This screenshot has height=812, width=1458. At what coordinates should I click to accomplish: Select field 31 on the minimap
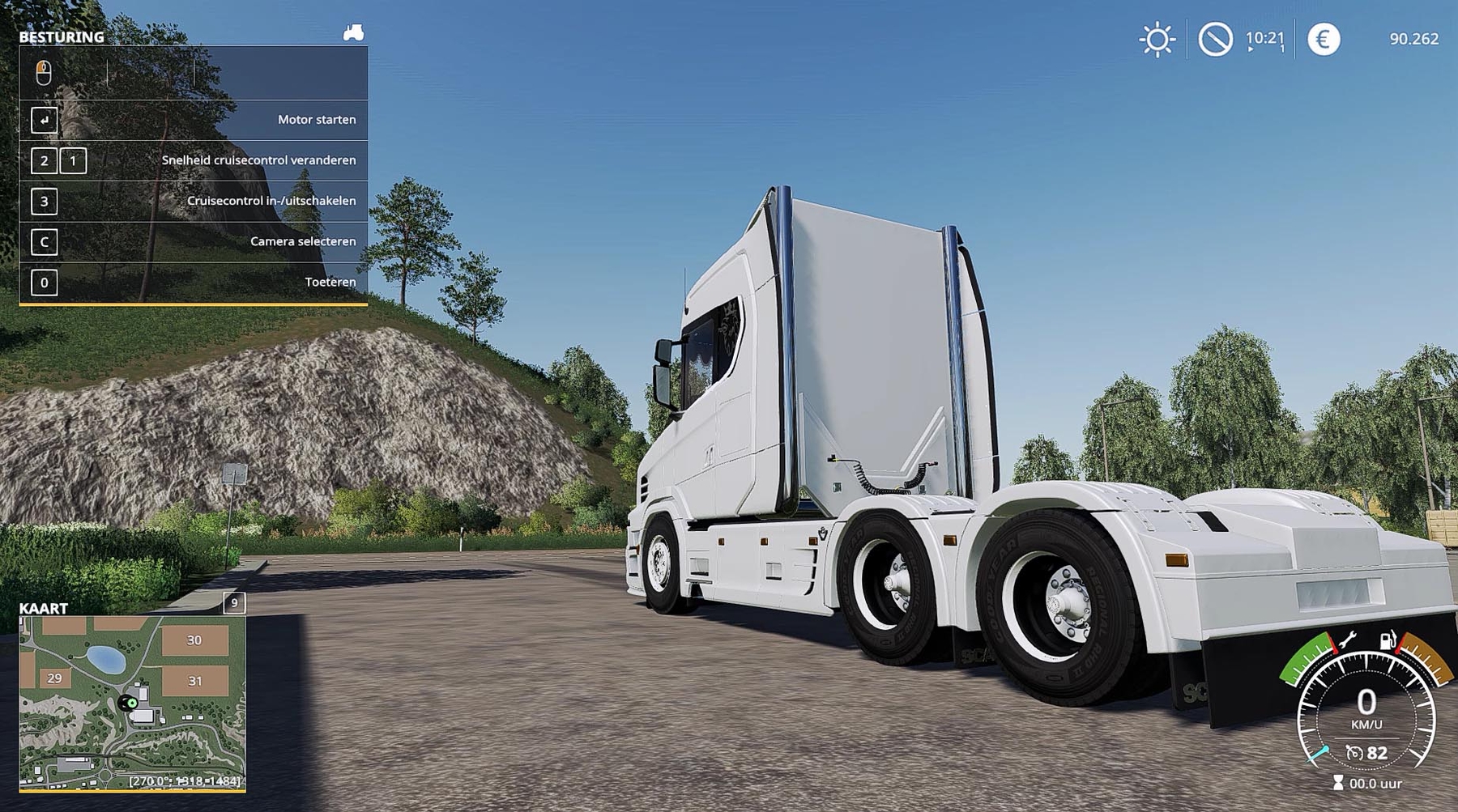tap(195, 681)
